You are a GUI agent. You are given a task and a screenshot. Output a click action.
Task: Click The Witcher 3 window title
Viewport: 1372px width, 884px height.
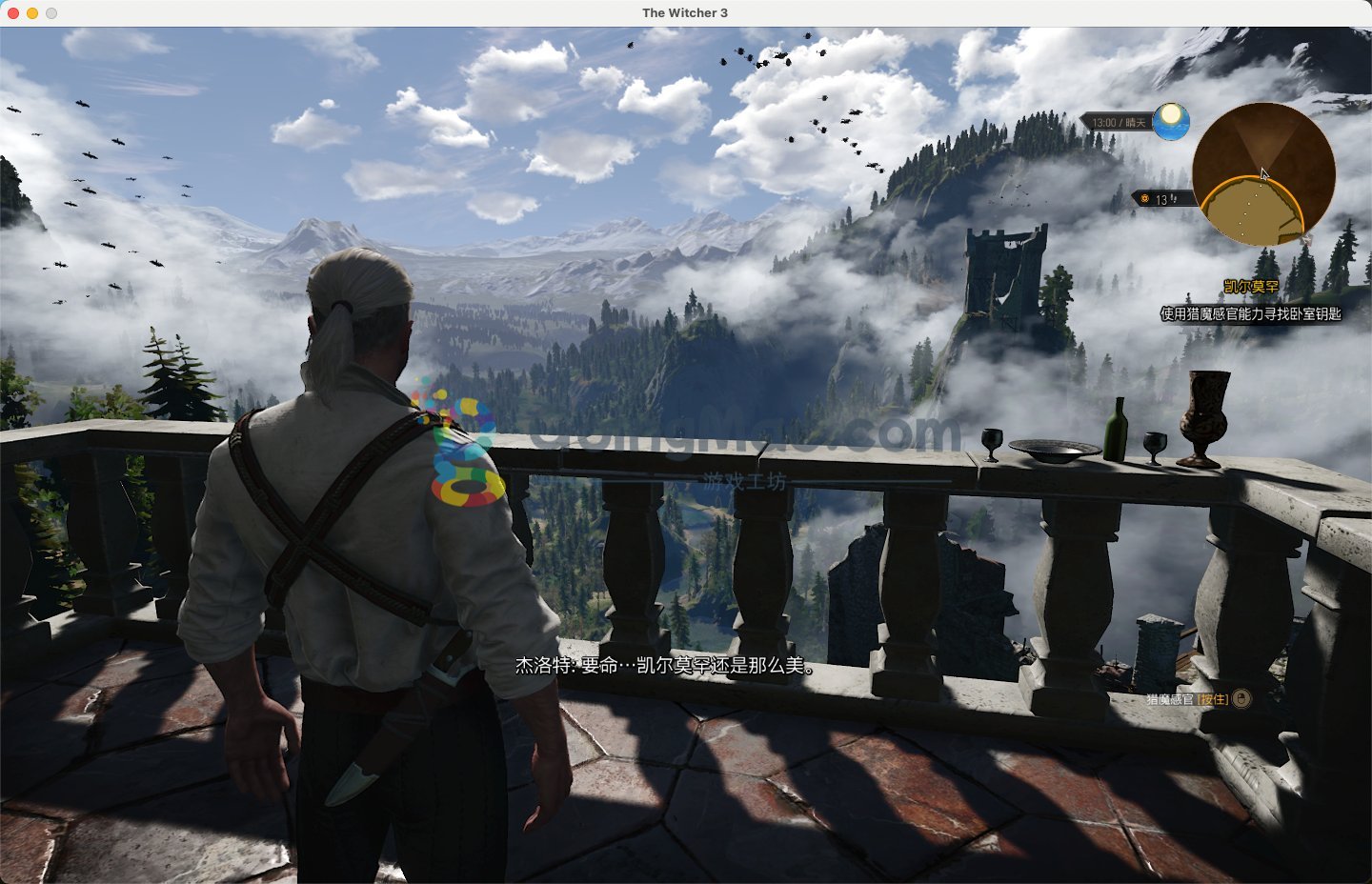click(684, 12)
